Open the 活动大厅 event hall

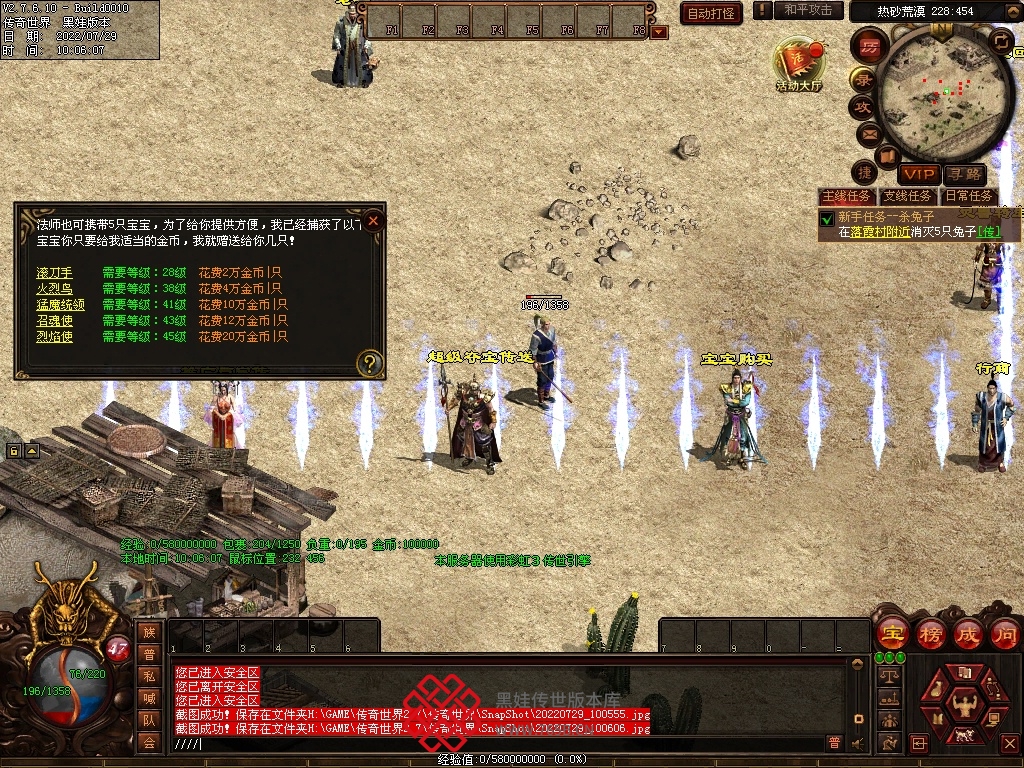tap(798, 66)
